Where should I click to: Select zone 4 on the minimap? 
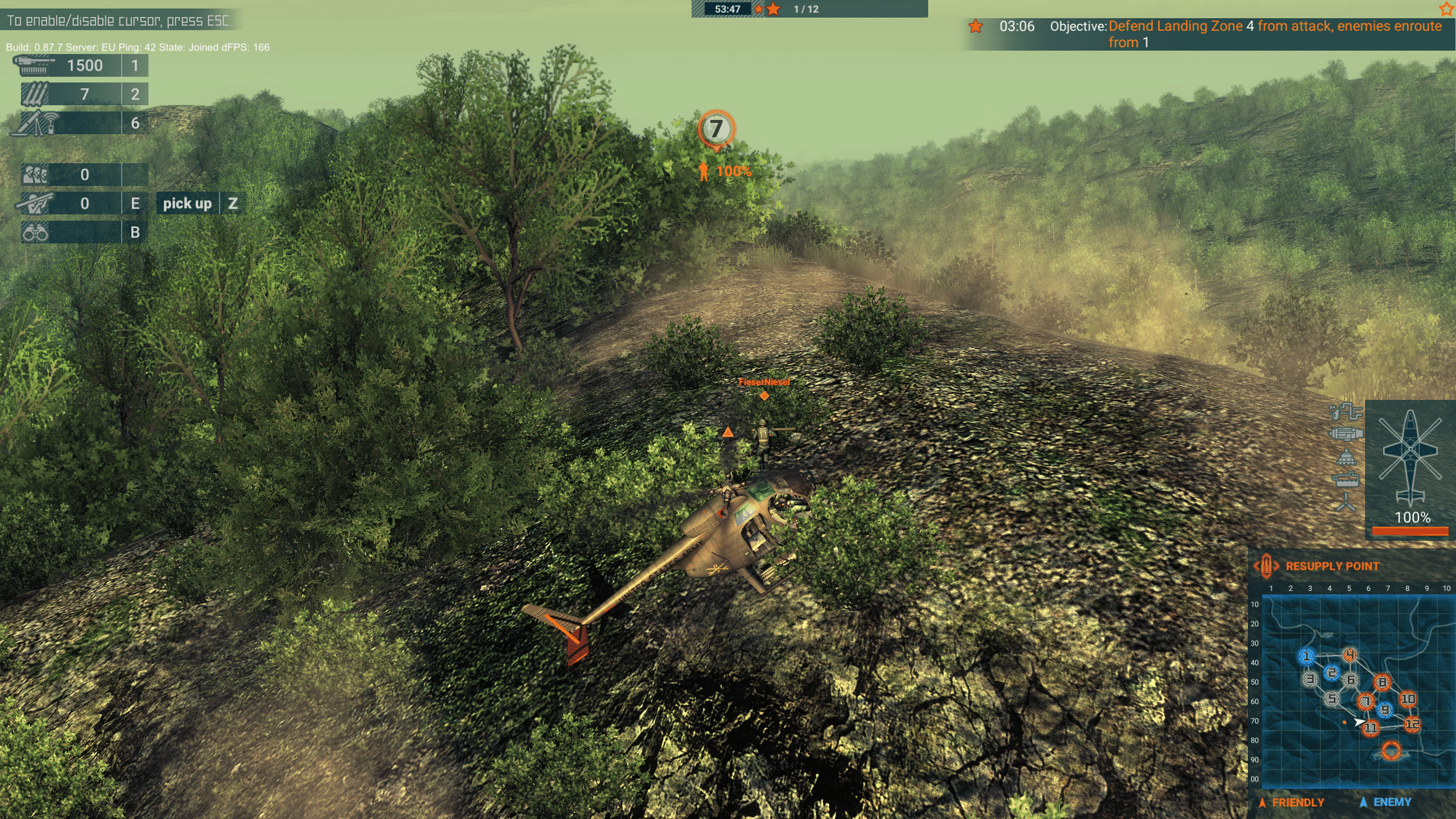coord(1350,655)
